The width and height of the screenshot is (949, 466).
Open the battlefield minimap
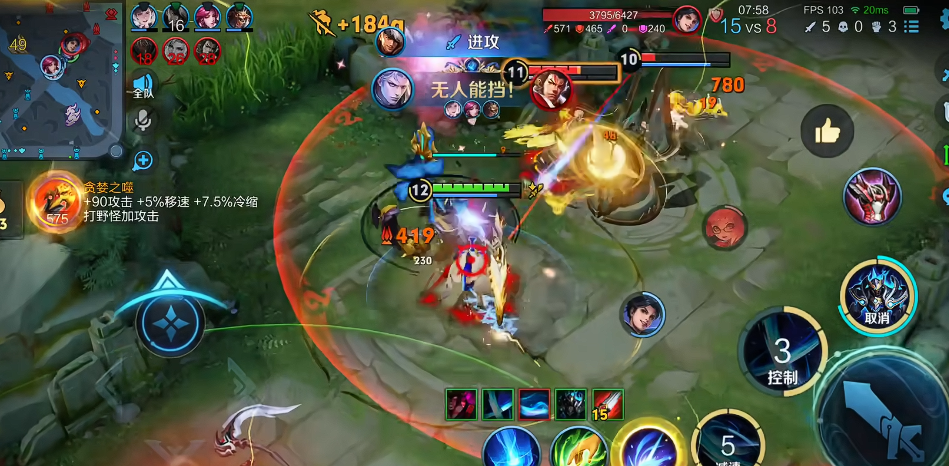[62, 78]
